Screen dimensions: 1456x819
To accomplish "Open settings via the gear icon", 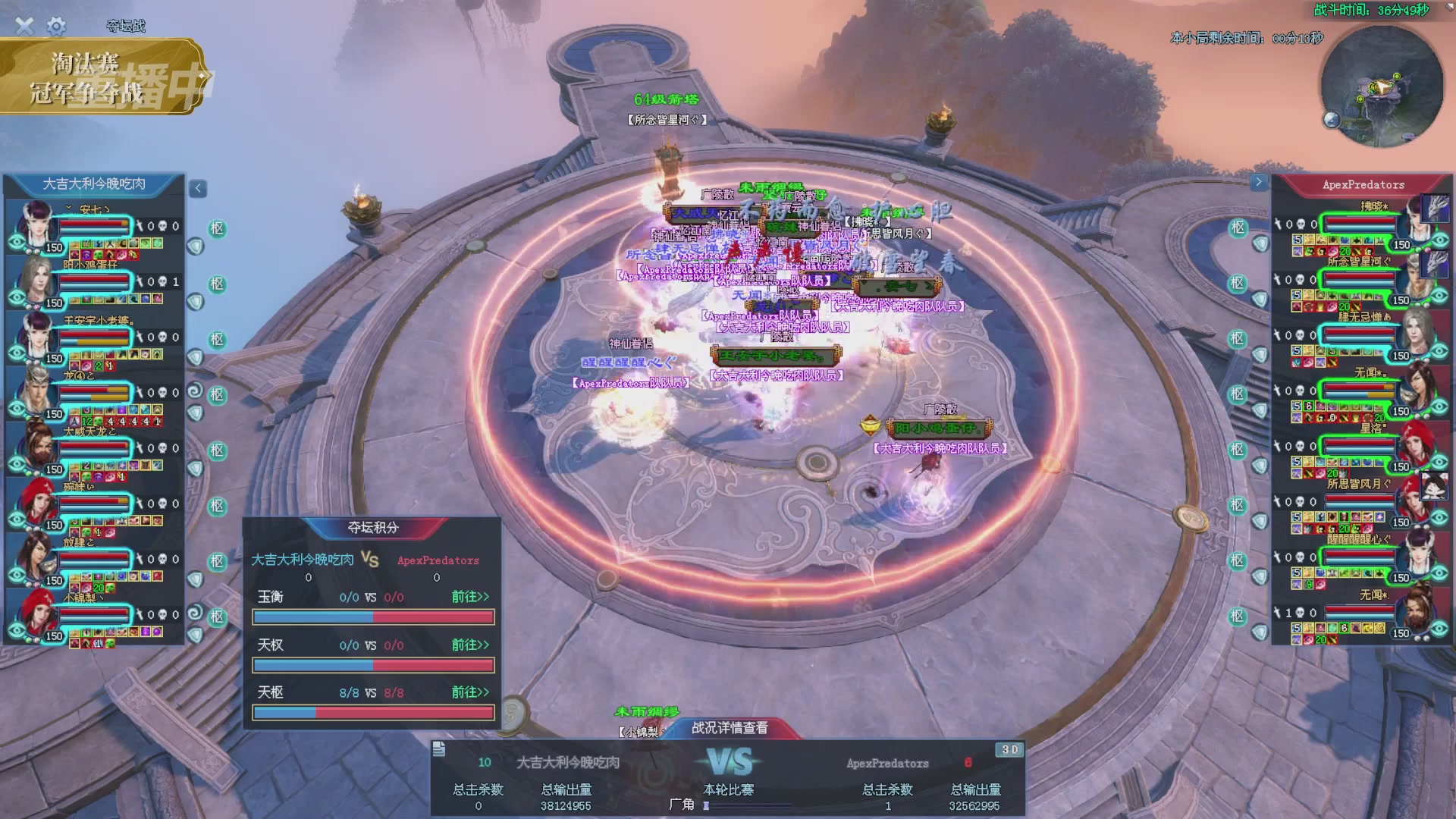I will pos(56,27).
